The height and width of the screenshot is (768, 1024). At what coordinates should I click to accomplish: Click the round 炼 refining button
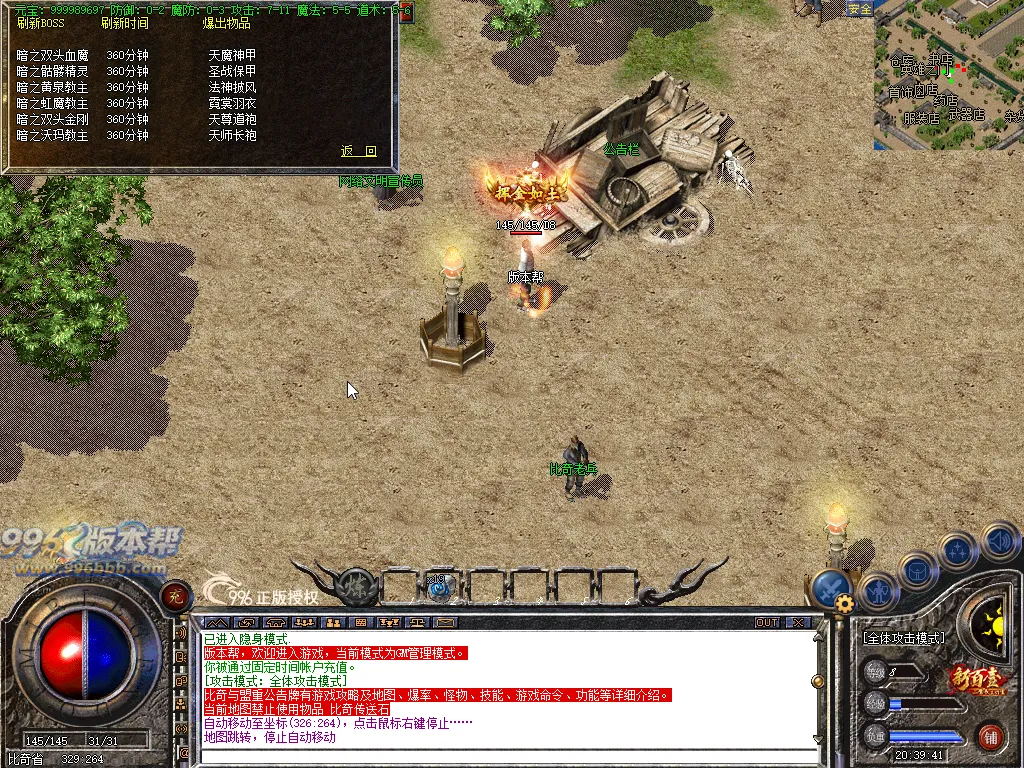point(357,586)
